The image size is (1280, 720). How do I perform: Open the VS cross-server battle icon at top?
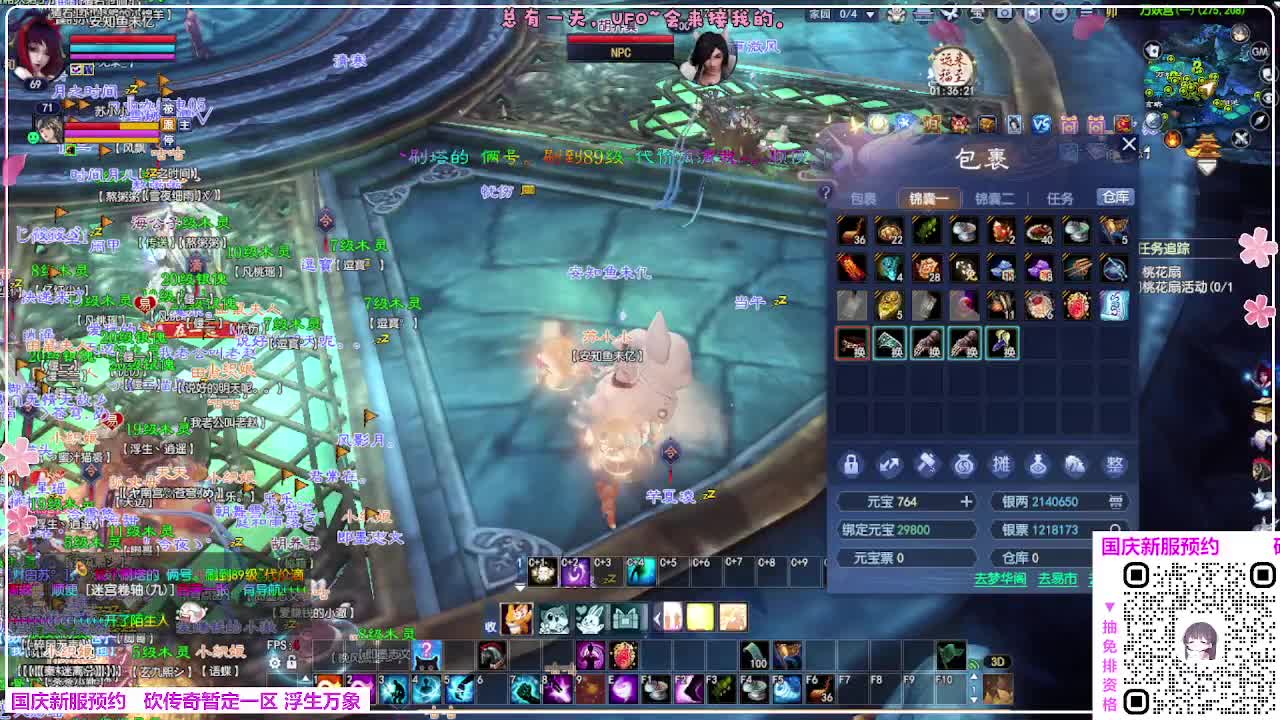(1041, 123)
